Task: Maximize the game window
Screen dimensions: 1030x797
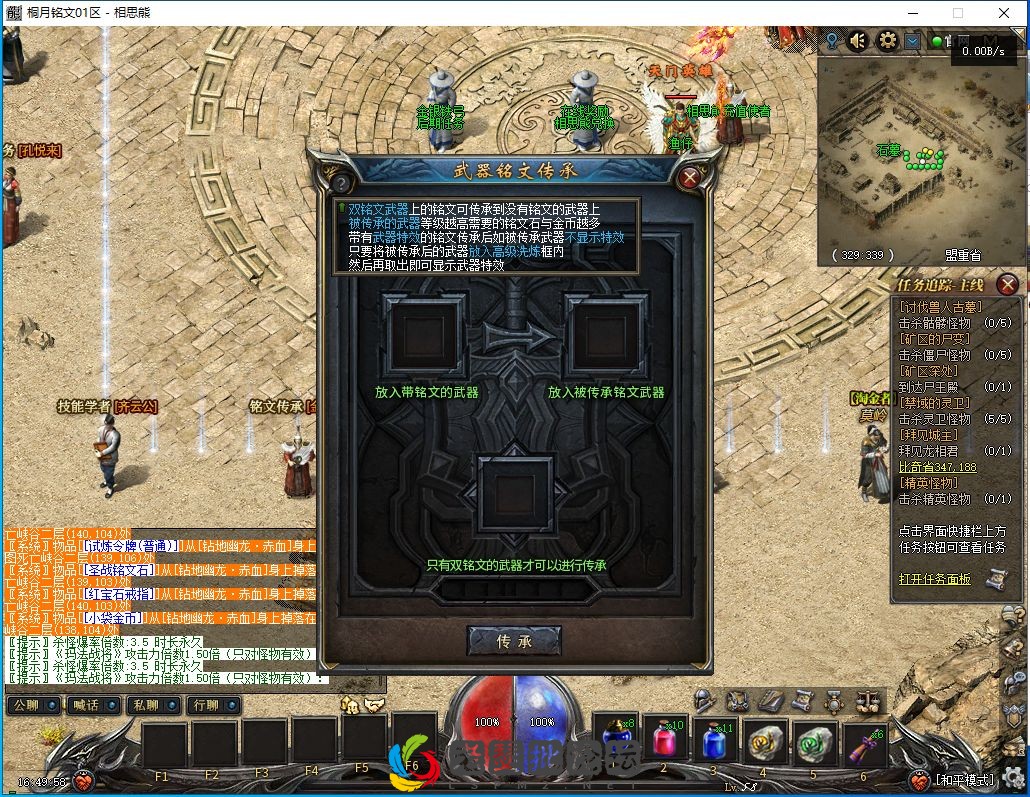Action: (x=957, y=13)
